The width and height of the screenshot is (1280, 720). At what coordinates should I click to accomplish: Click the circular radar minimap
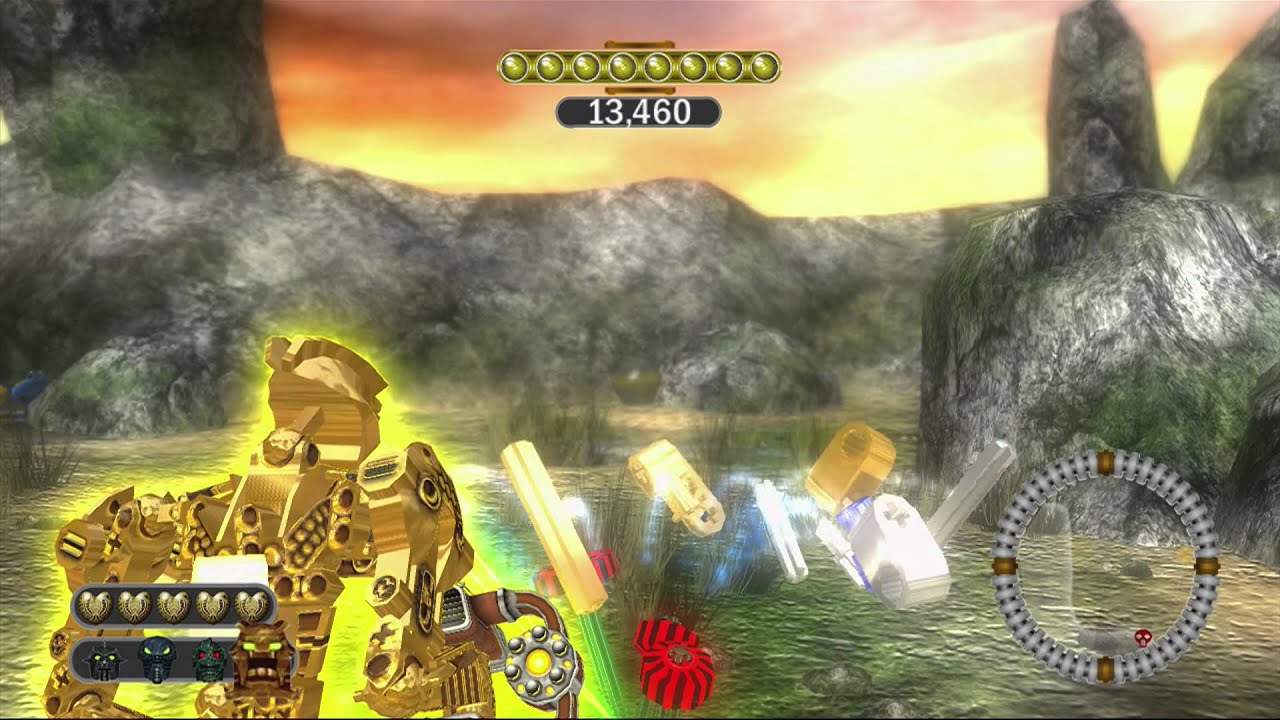pyautogui.click(x=1105, y=566)
